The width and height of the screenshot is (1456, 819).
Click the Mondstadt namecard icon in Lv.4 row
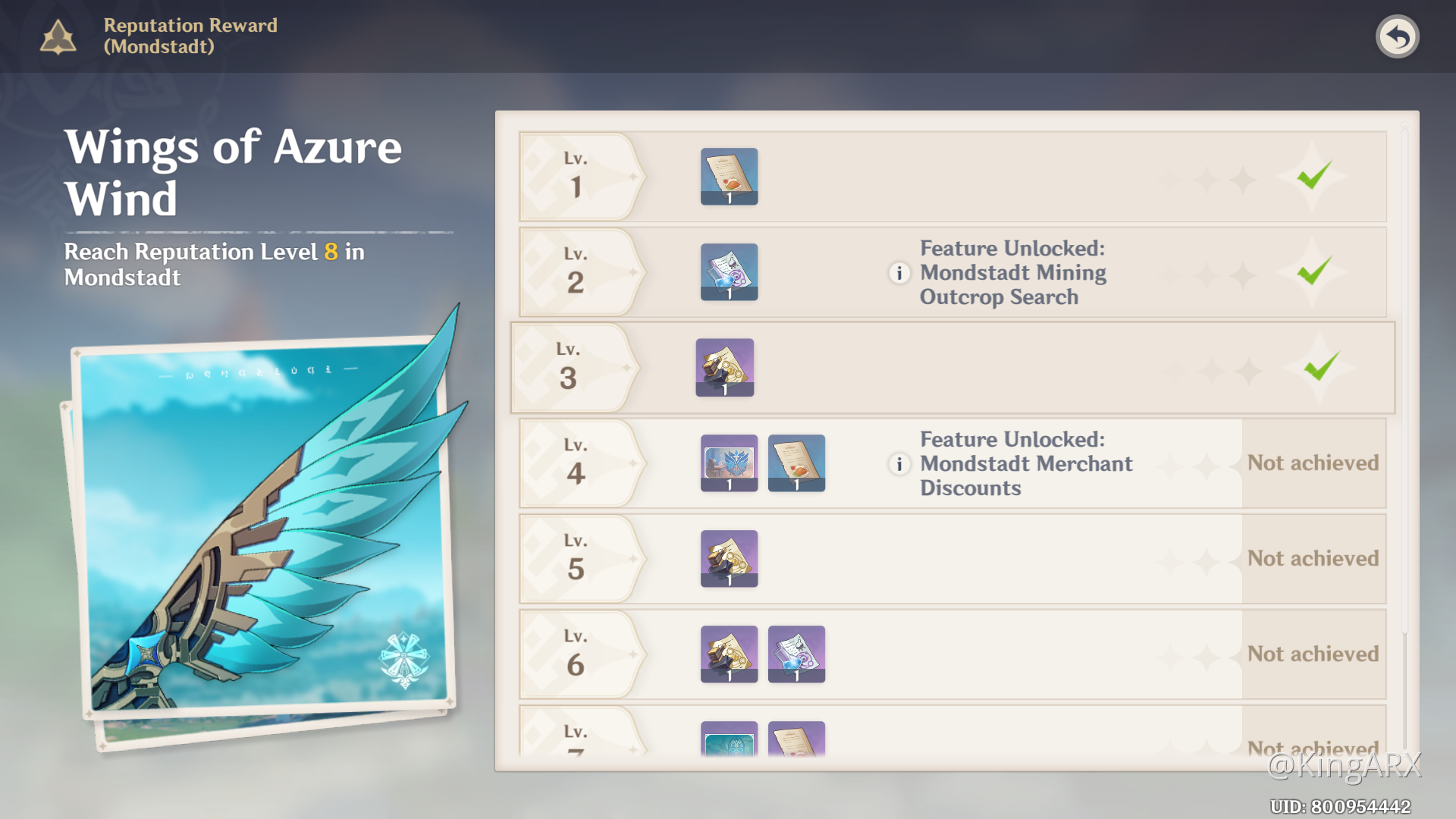pos(728,463)
